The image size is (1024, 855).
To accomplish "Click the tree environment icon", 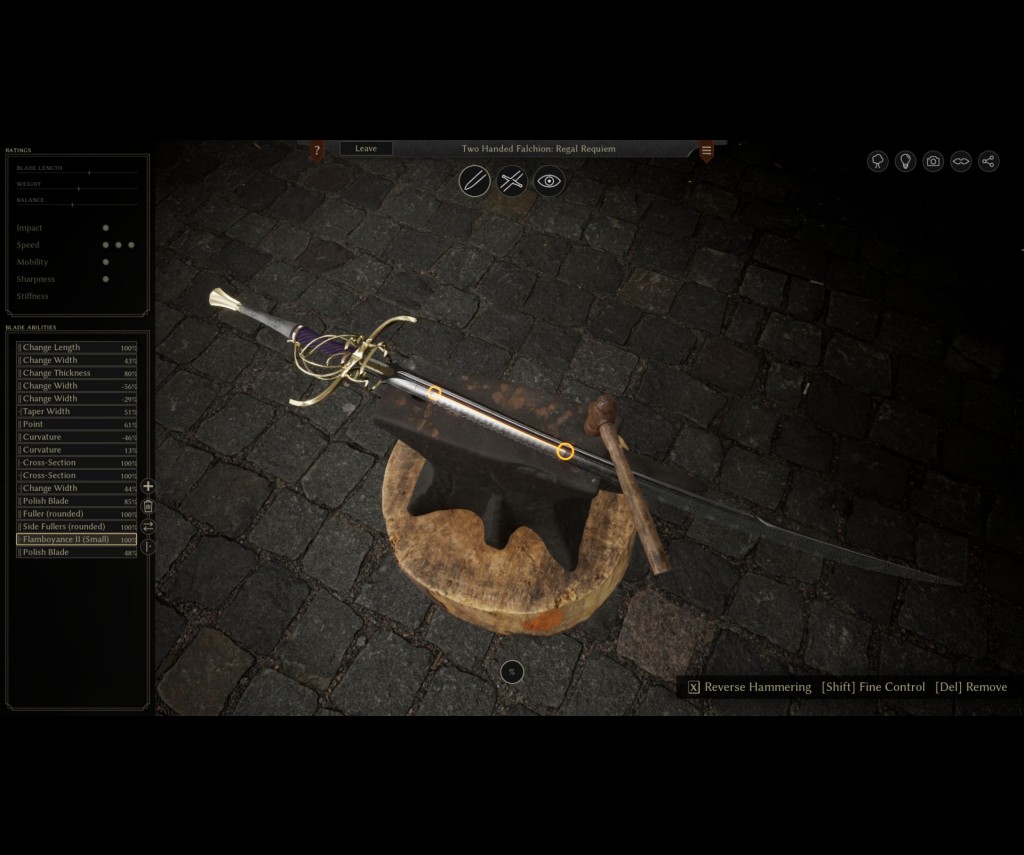I will pyautogui.click(x=878, y=161).
